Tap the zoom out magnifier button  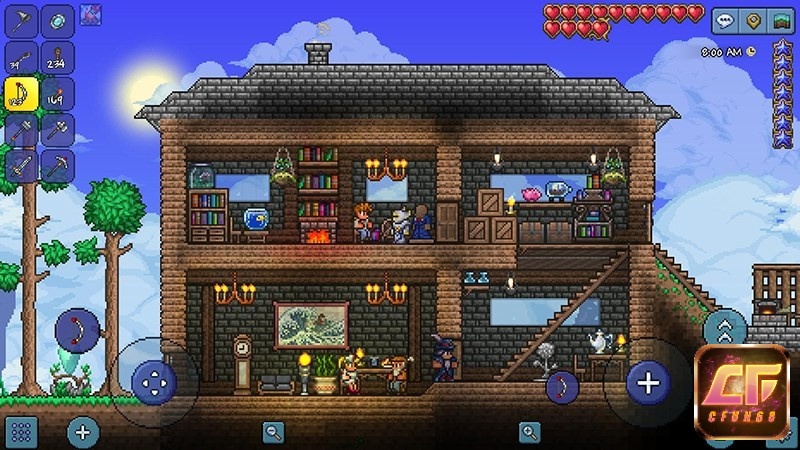[x=273, y=432]
